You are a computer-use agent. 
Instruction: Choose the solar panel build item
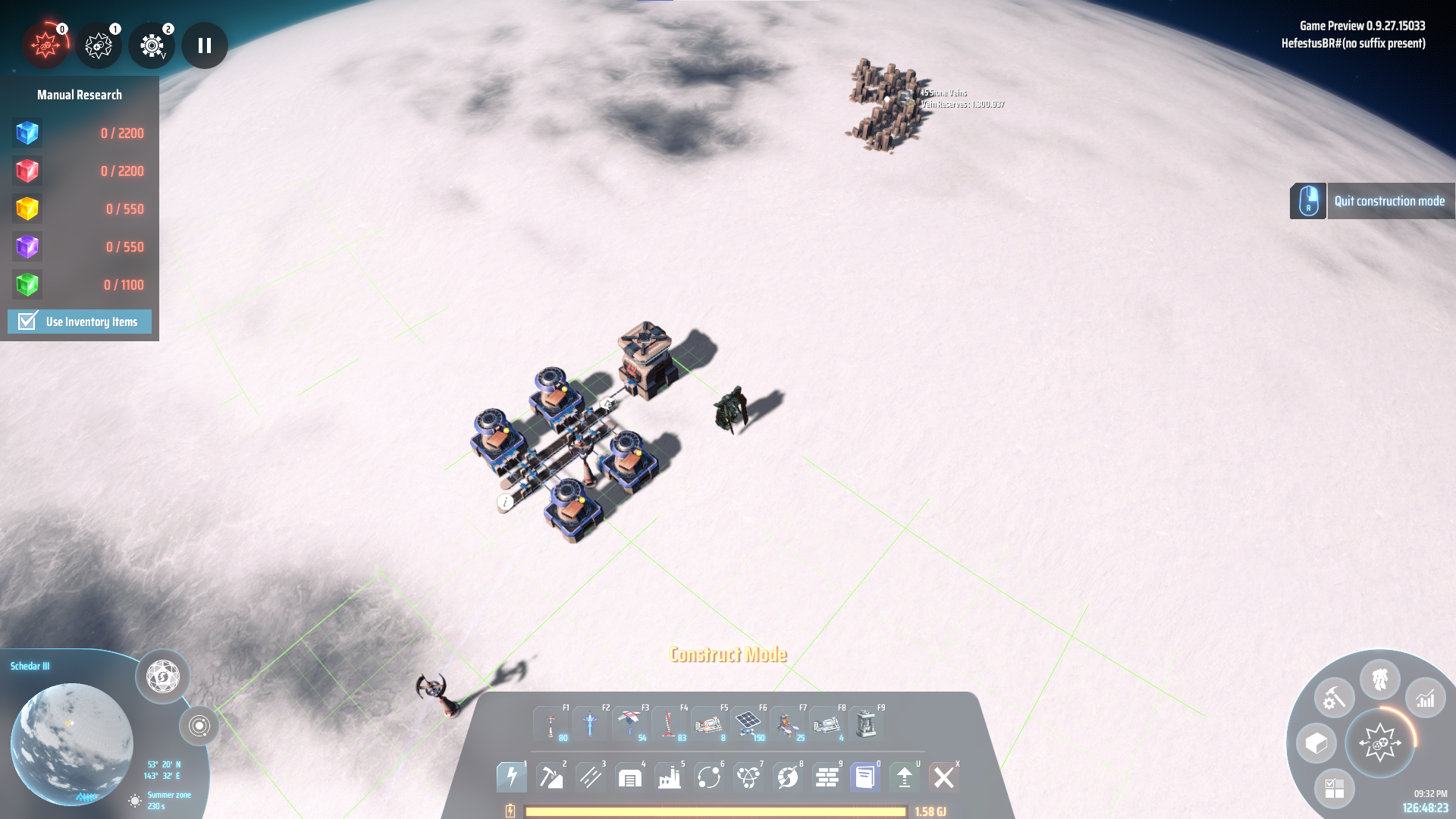(x=748, y=724)
